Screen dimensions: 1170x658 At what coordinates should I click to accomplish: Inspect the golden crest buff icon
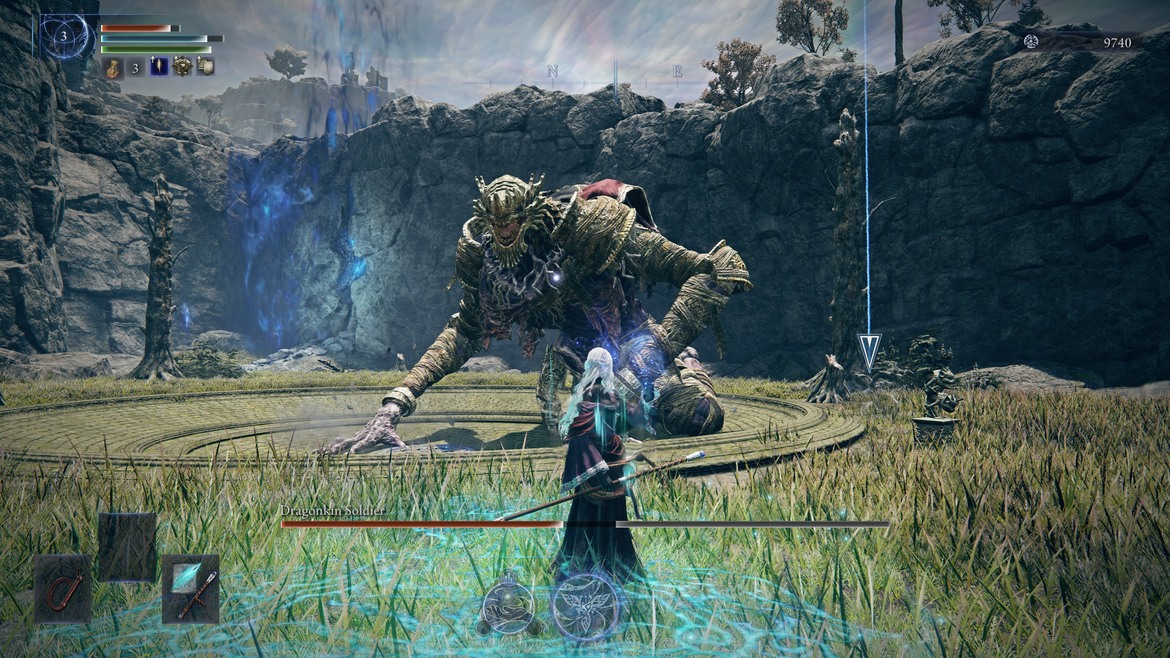point(182,67)
